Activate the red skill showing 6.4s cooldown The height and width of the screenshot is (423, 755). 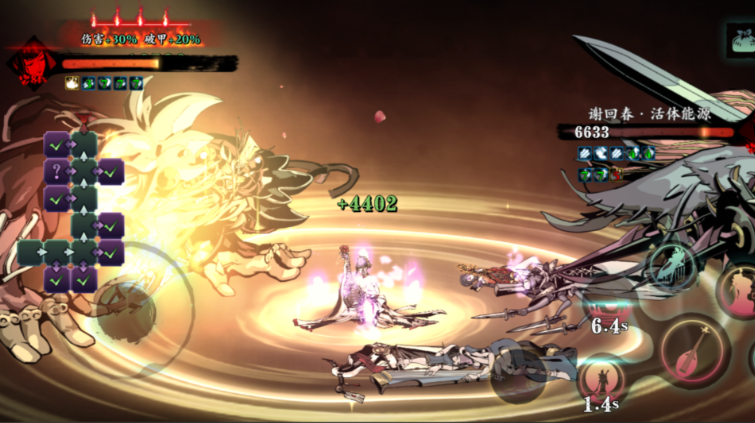pos(606,311)
